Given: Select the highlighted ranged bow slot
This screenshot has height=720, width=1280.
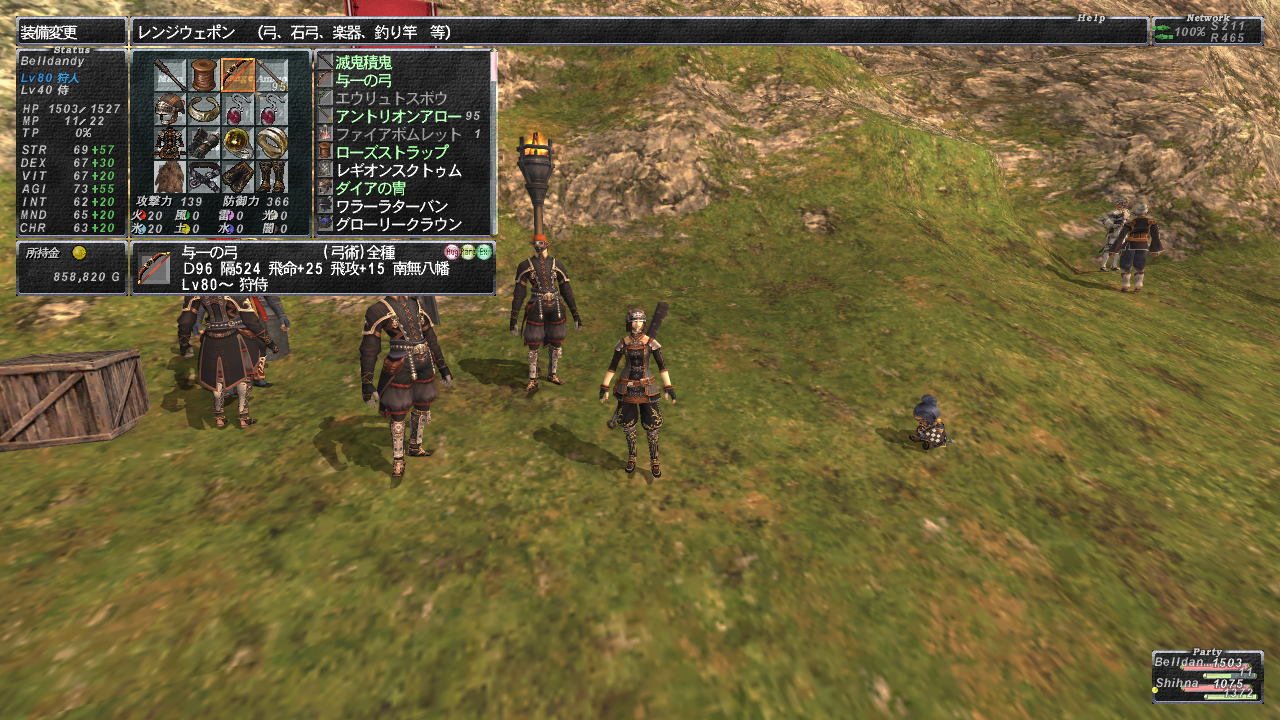Looking at the screenshot, I should 238,75.
